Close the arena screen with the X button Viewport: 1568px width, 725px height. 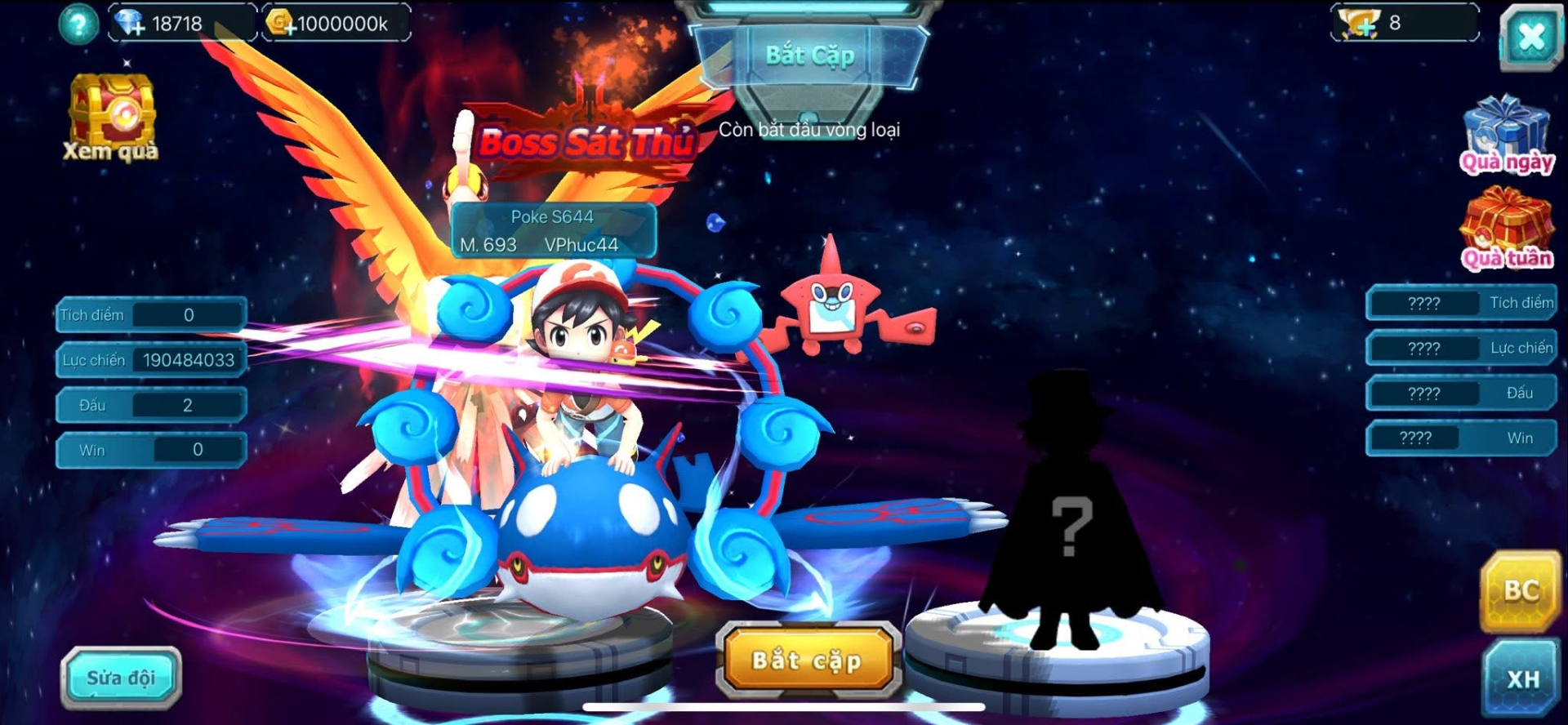click(x=1530, y=37)
